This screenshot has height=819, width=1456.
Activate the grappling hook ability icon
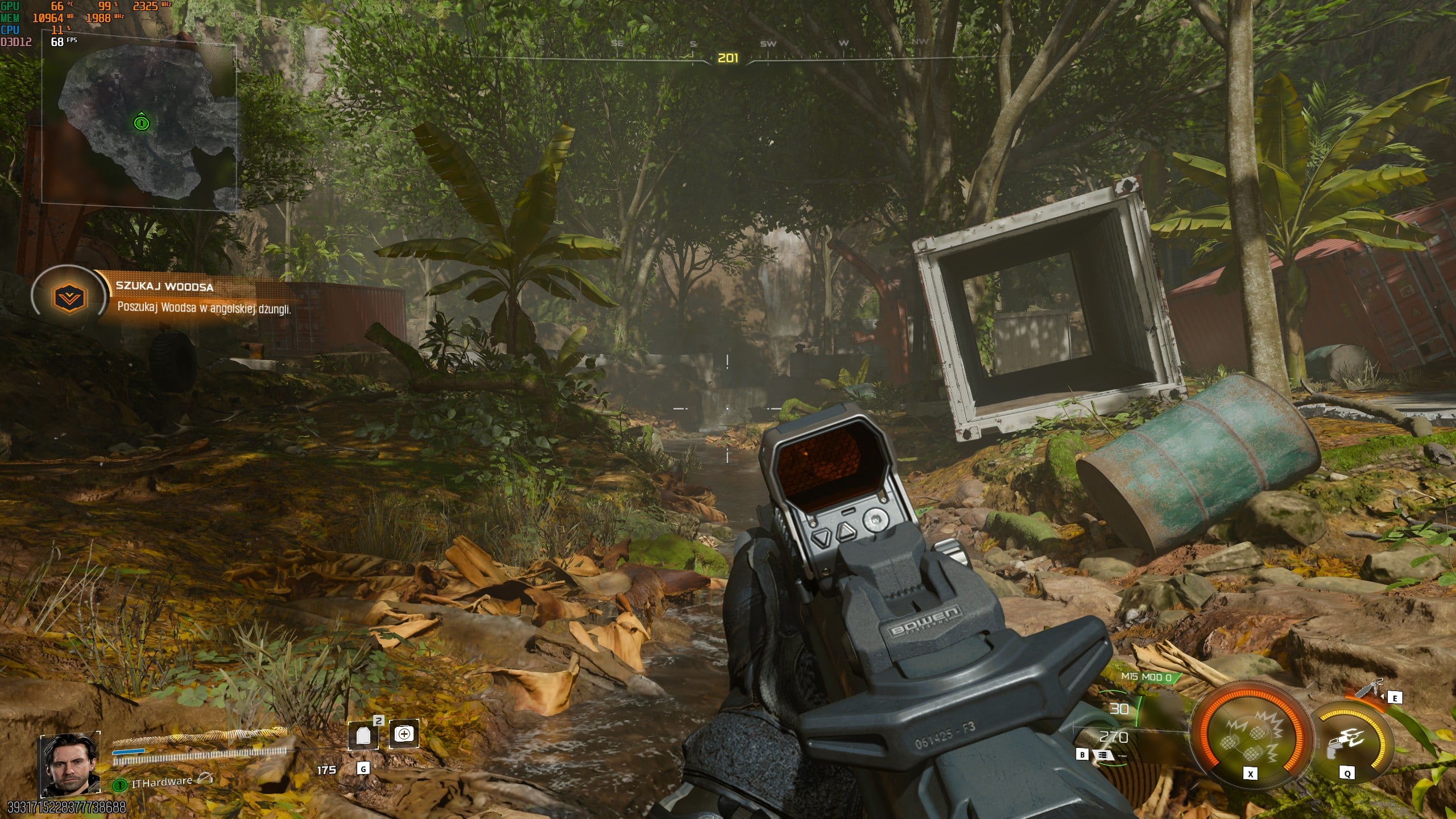click(x=1347, y=741)
